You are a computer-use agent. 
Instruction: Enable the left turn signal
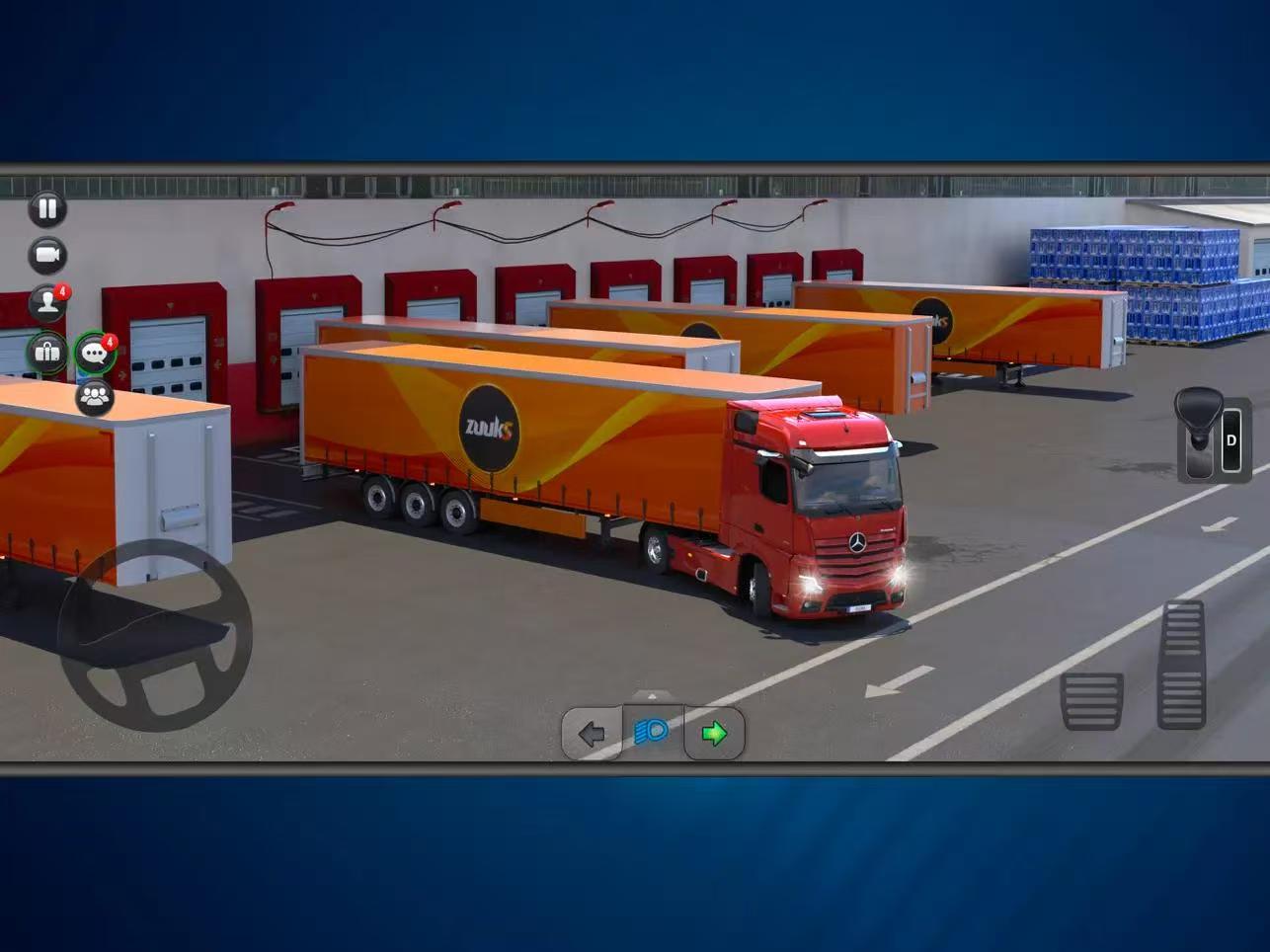pos(591,733)
